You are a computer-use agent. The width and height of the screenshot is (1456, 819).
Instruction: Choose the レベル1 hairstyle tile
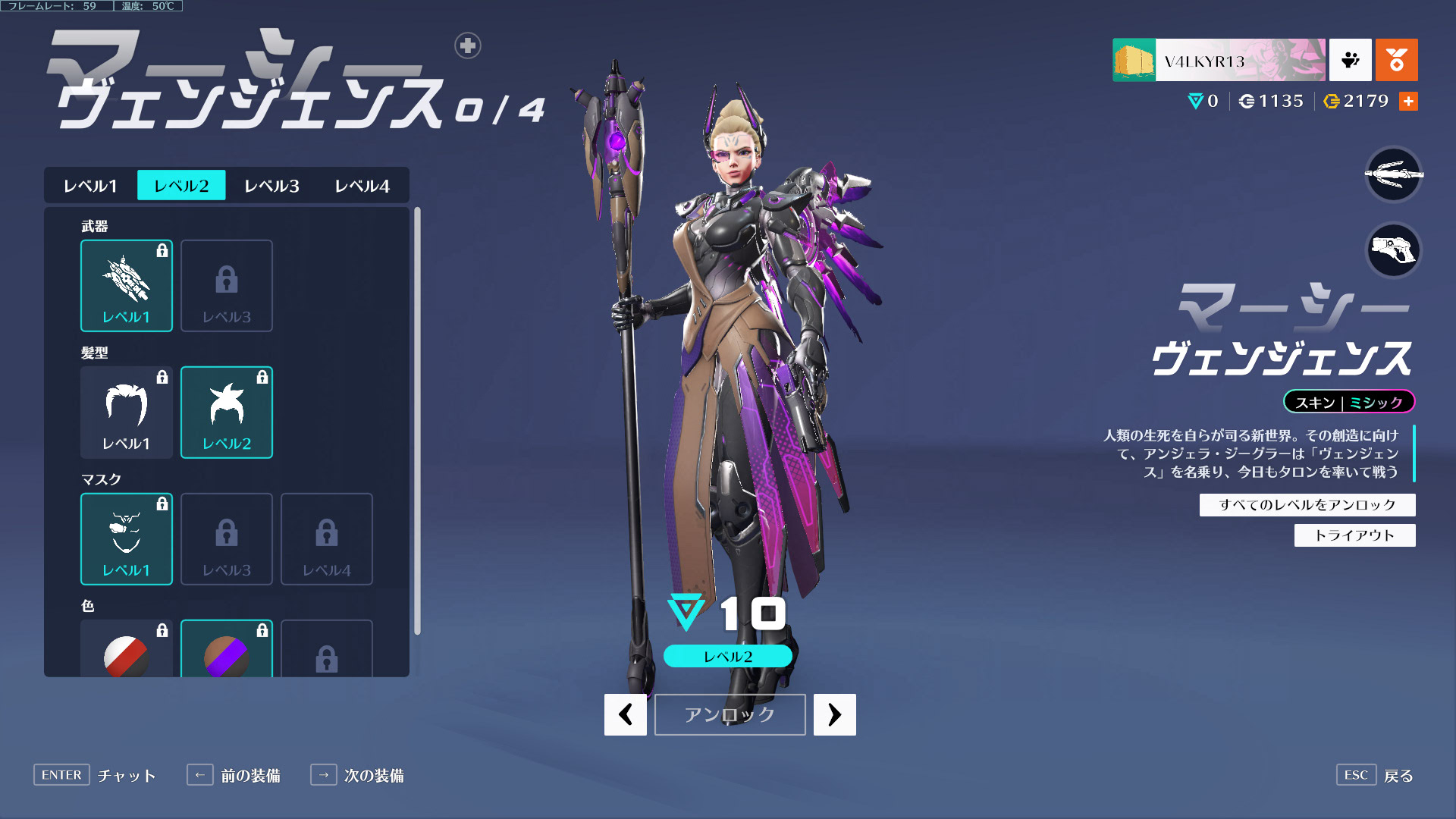point(127,413)
